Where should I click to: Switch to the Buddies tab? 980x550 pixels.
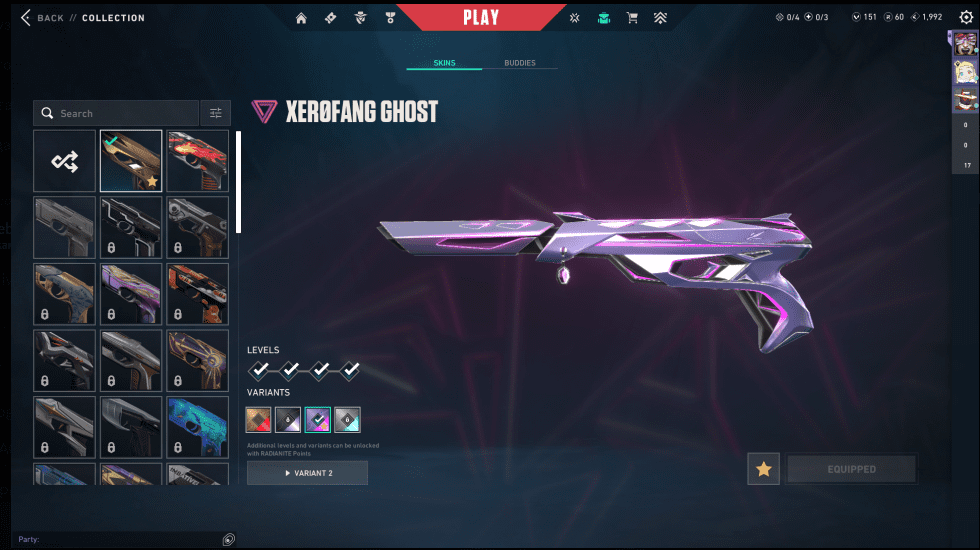click(x=519, y=63)
